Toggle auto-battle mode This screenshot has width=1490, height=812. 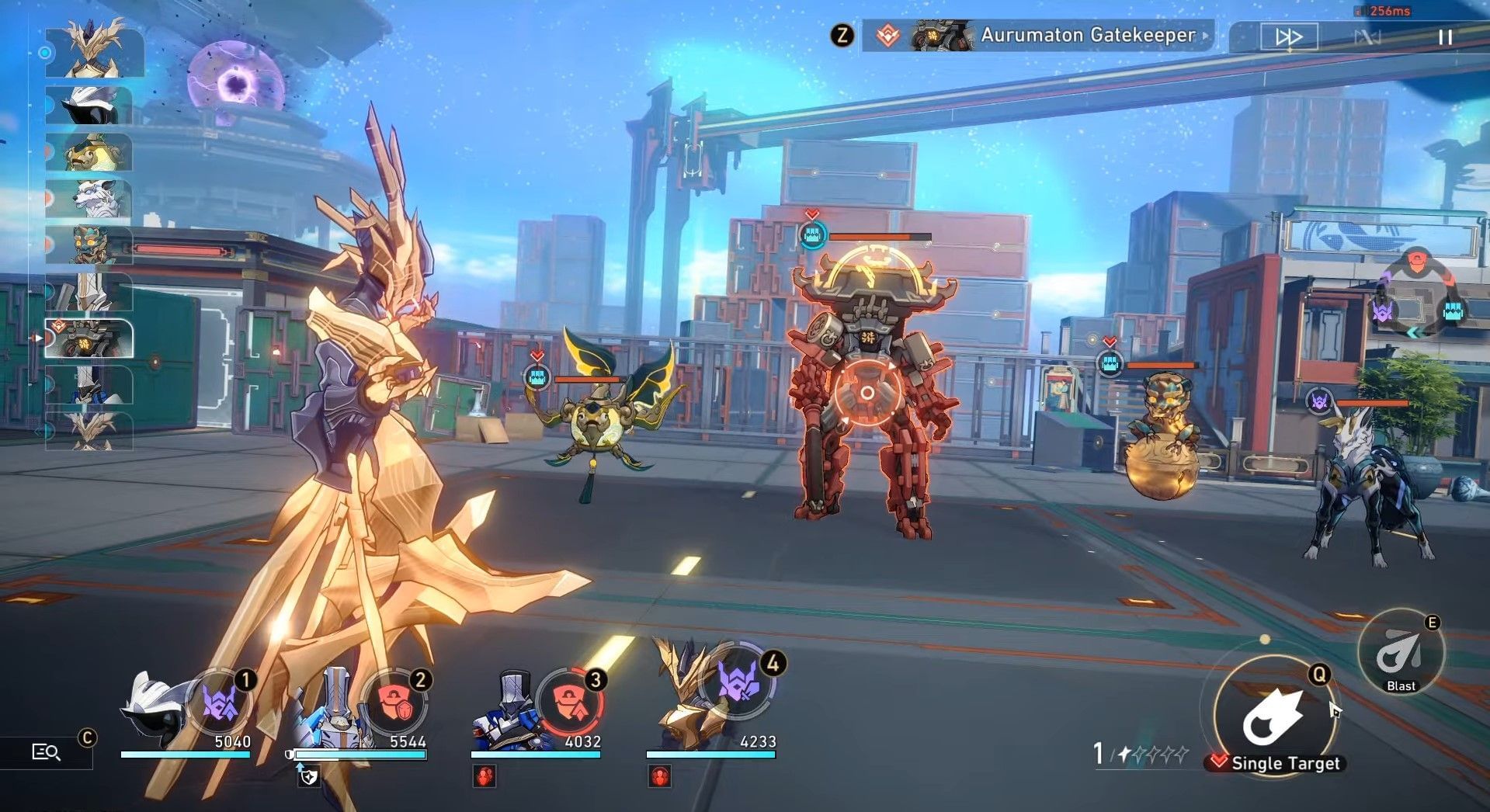click(x=1367, y=37)
